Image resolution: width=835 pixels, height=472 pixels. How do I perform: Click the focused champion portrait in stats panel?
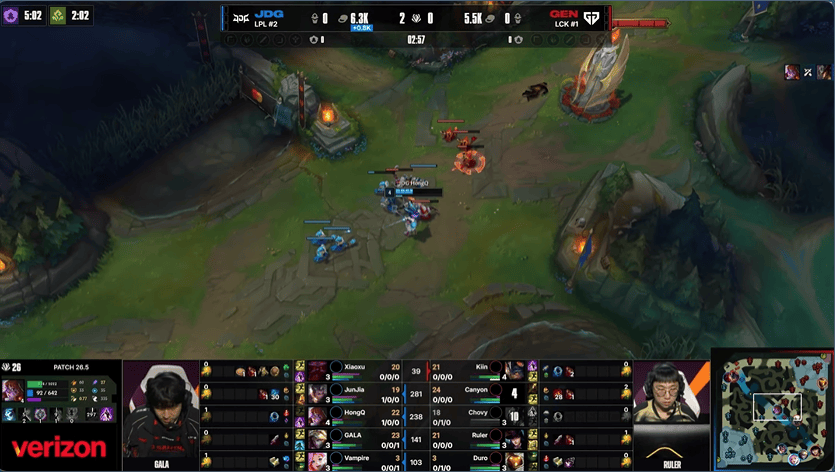[x=14, y=390]
